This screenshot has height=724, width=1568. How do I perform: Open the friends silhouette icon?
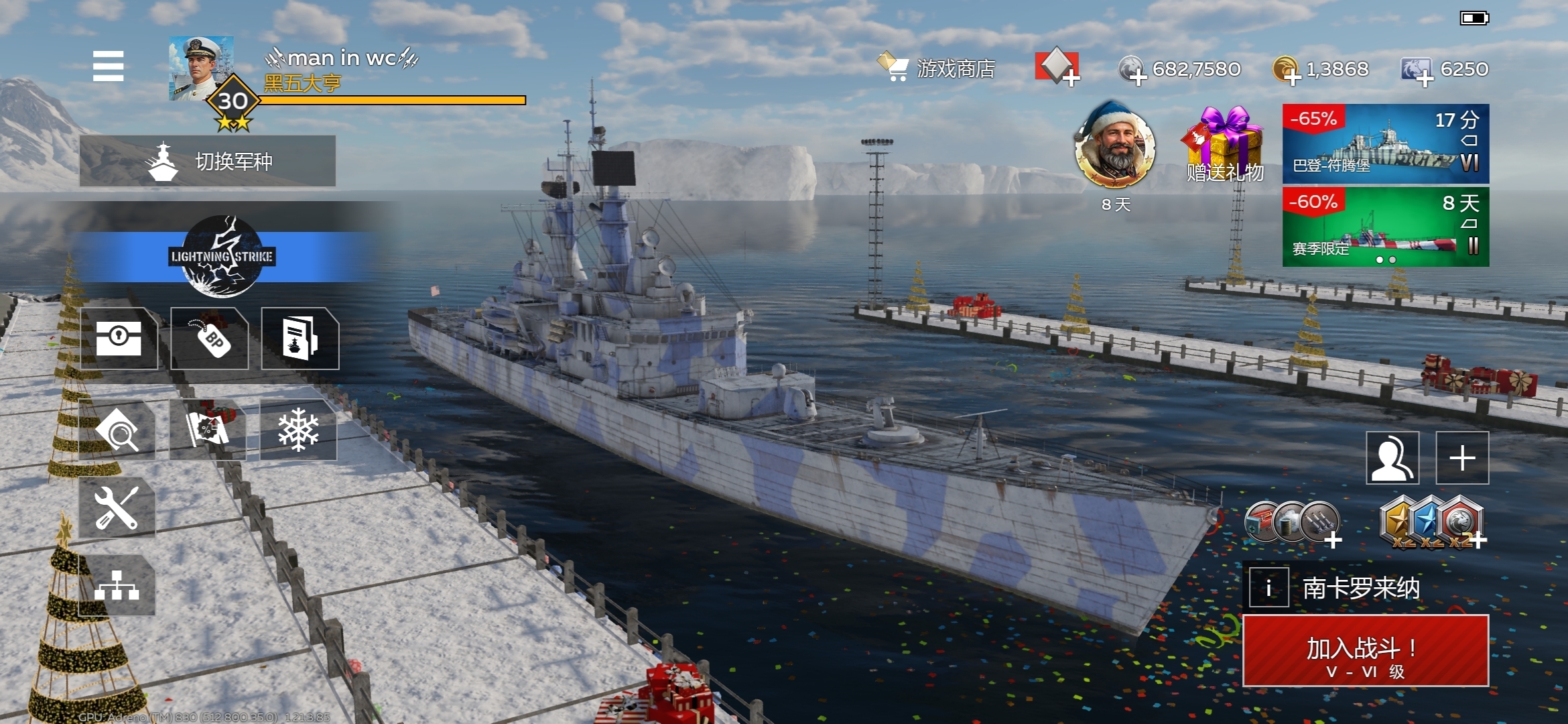click(1392, 458)
